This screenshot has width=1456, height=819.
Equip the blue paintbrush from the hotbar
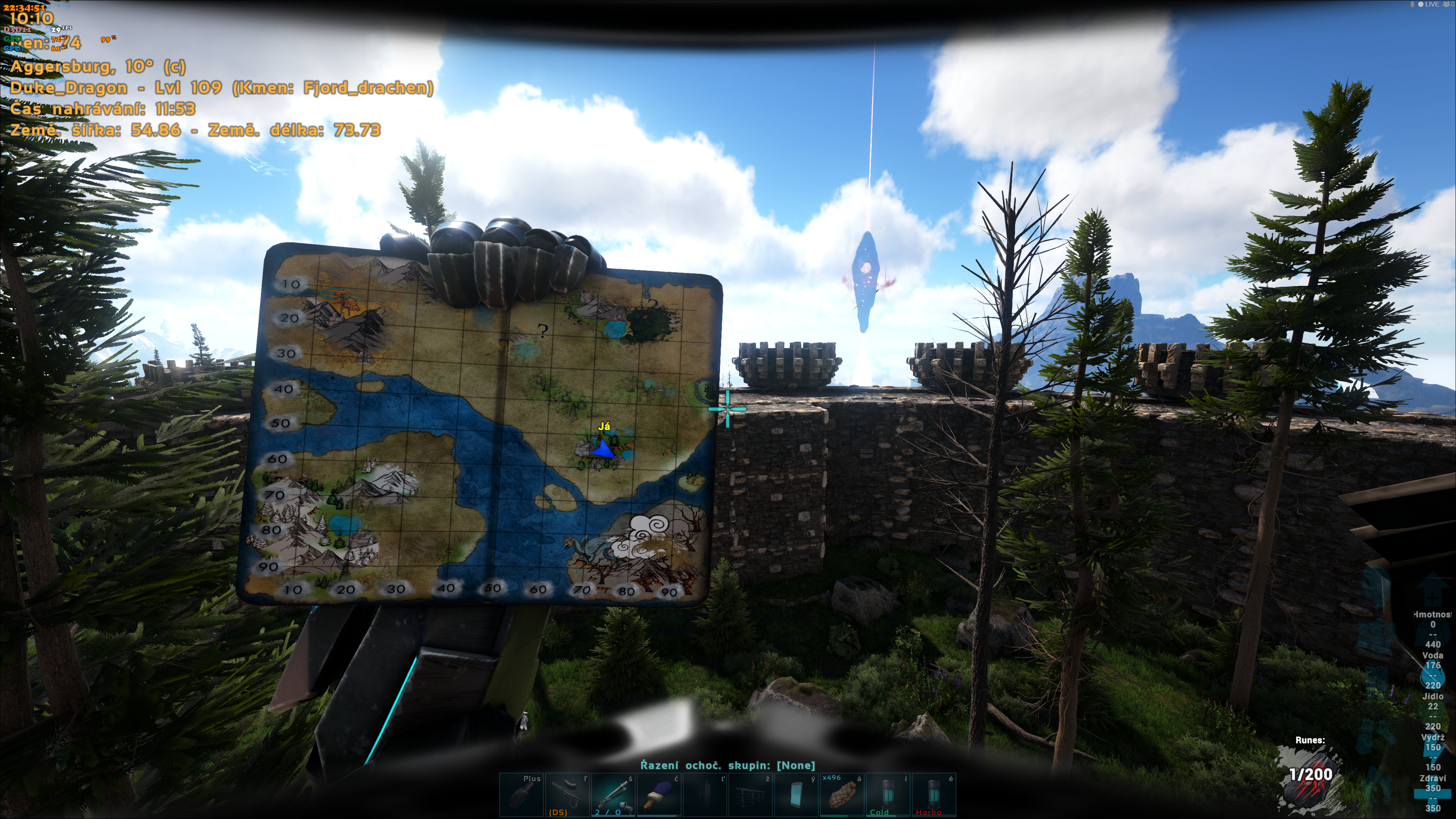click(x=659, y=795)
